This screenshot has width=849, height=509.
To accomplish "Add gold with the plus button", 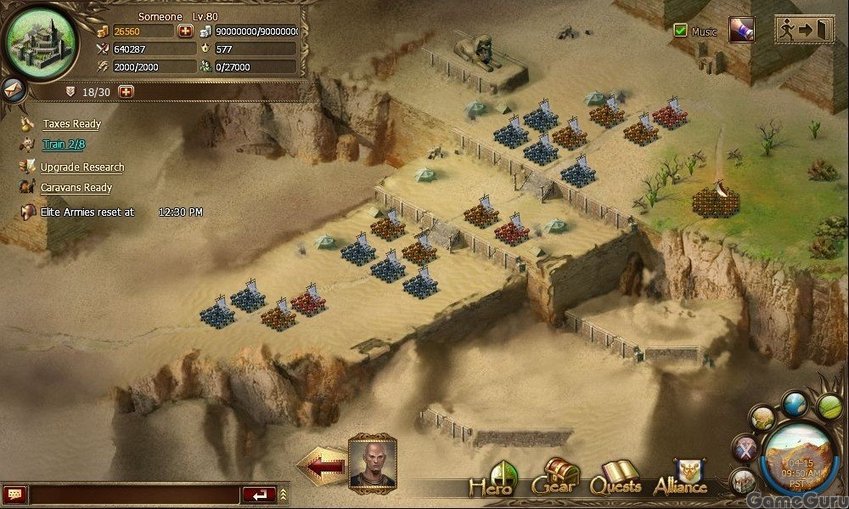I will (x=185, y=31).
